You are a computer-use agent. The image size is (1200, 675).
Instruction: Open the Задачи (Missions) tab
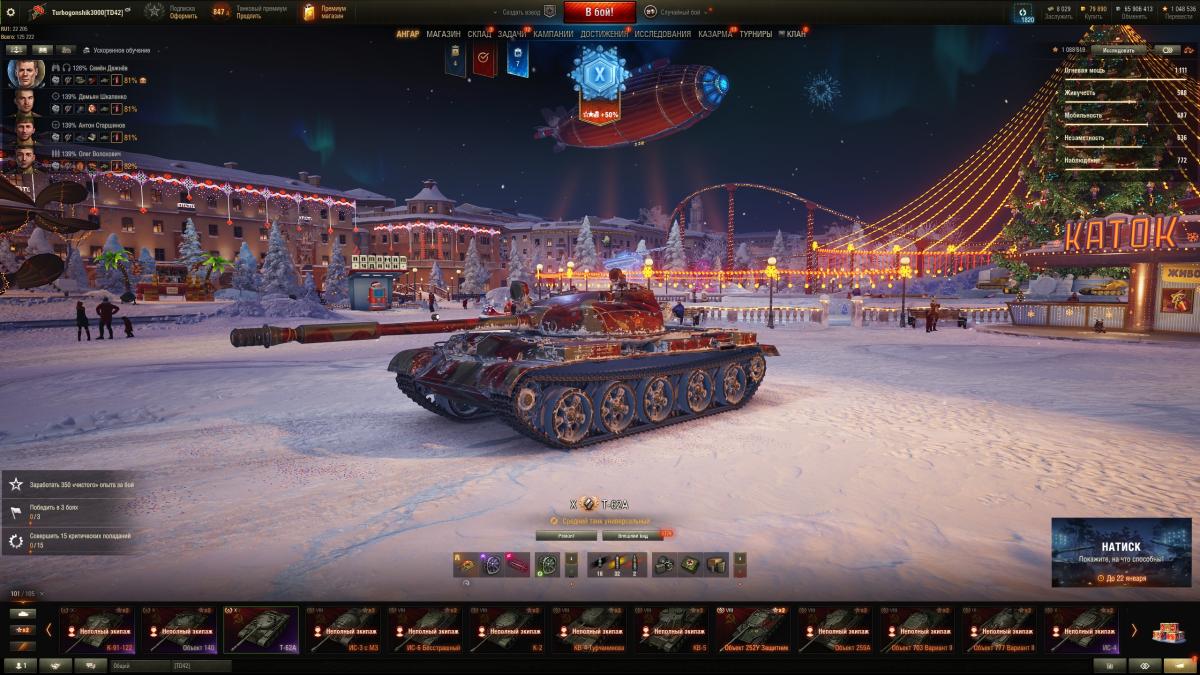[x=512, y=34]
